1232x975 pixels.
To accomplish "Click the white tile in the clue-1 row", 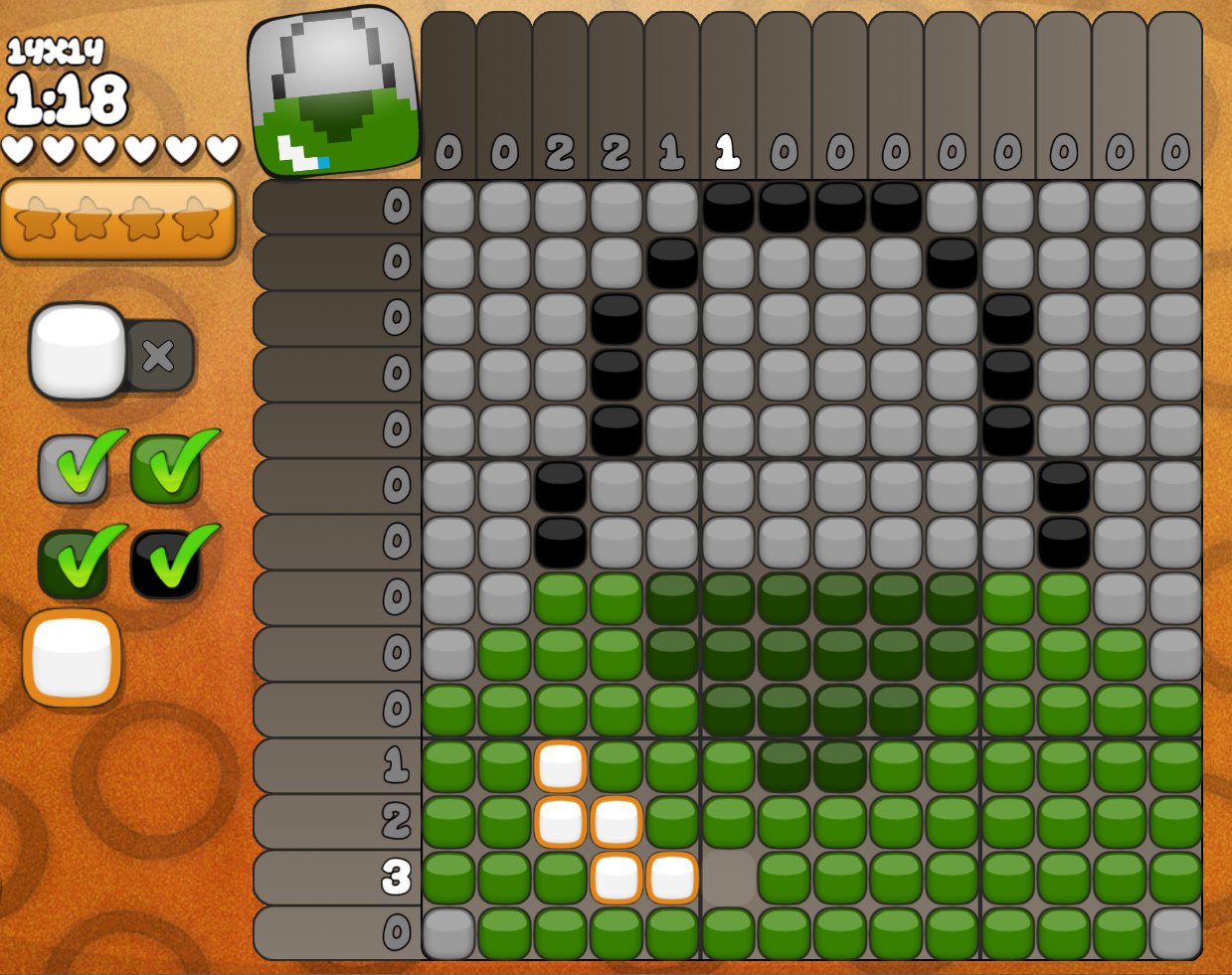I will [560, 766].
